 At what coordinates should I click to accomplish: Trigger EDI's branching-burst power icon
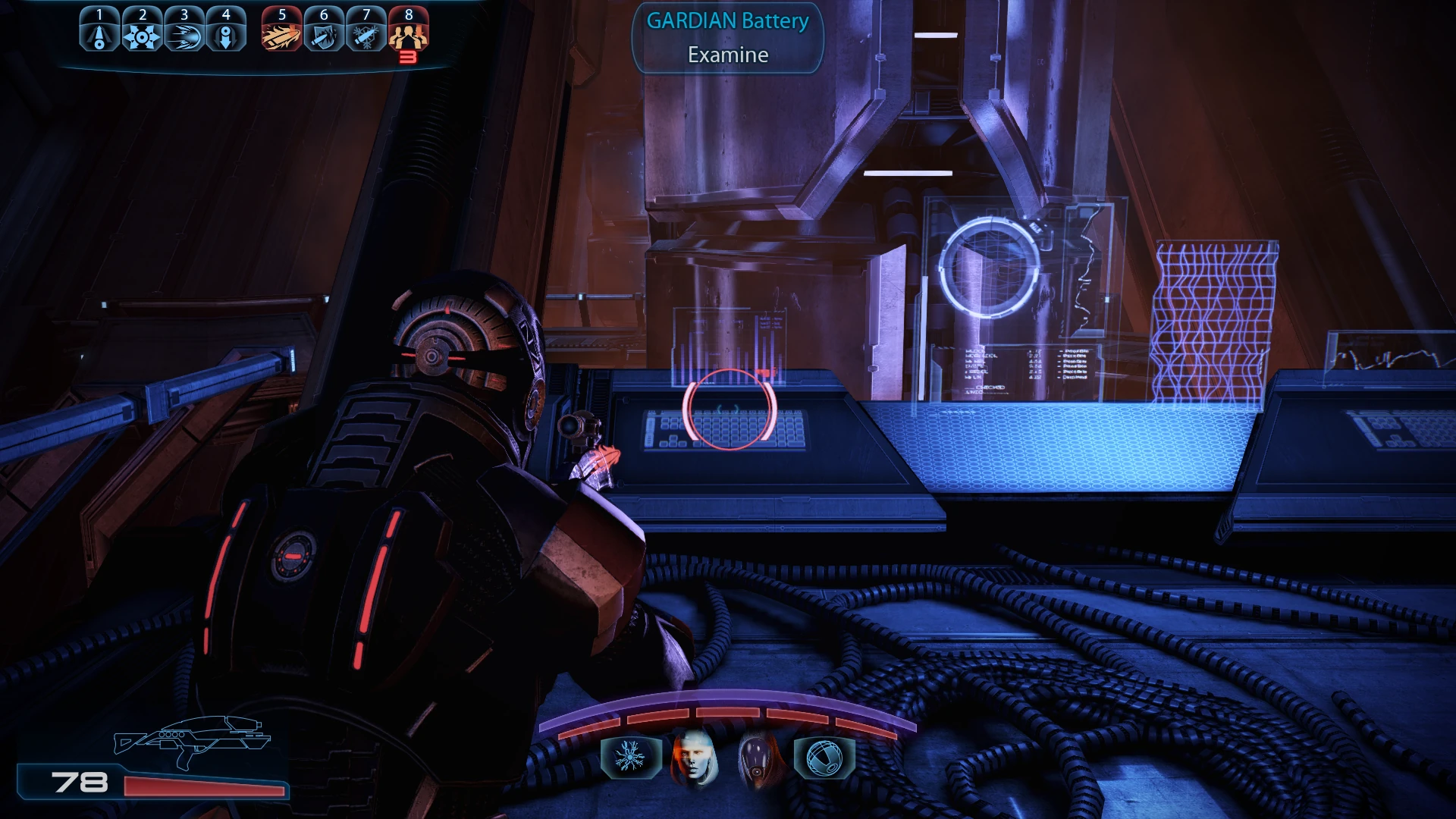coord(629,757)
